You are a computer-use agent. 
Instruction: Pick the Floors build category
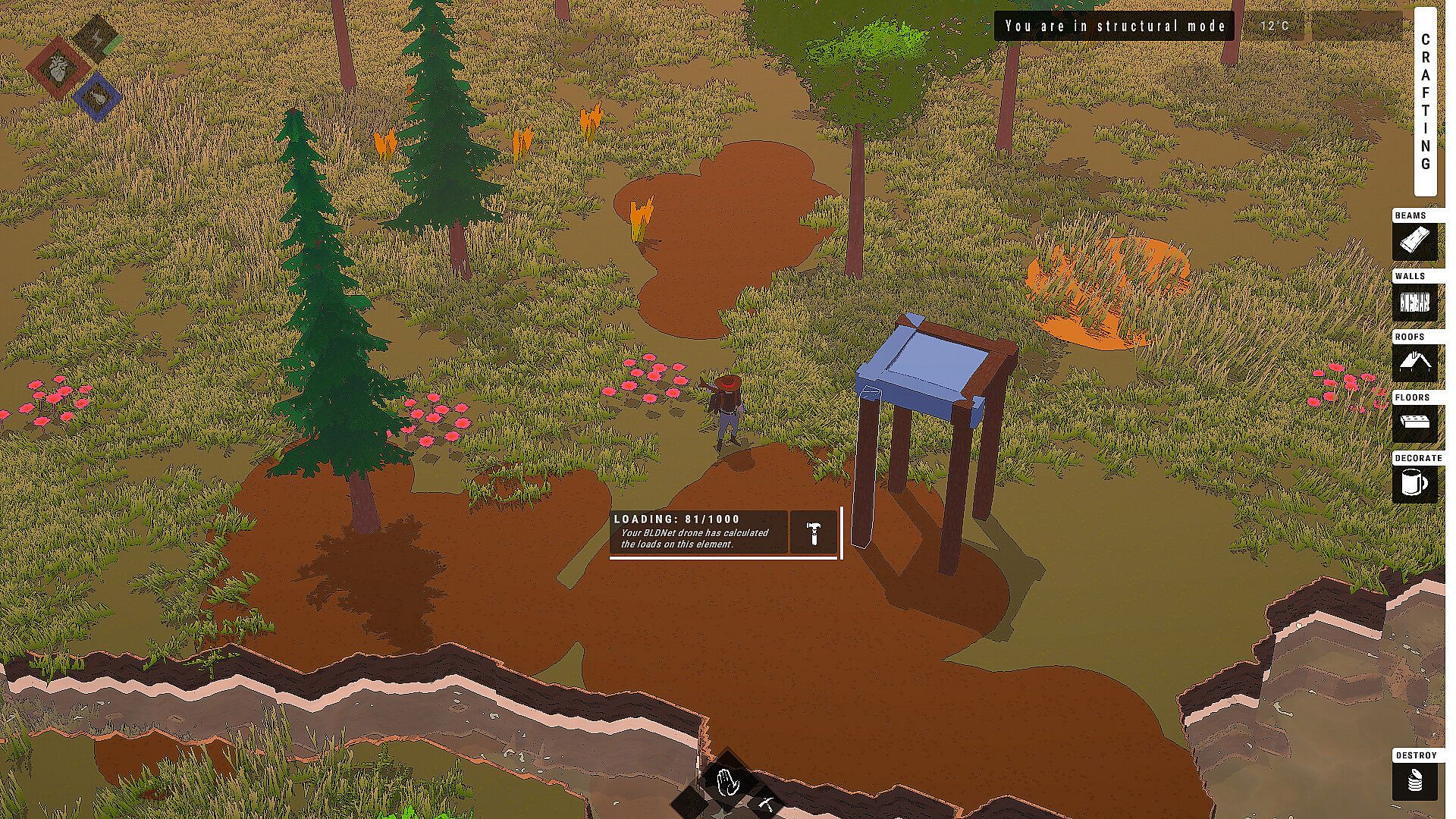1414,423
